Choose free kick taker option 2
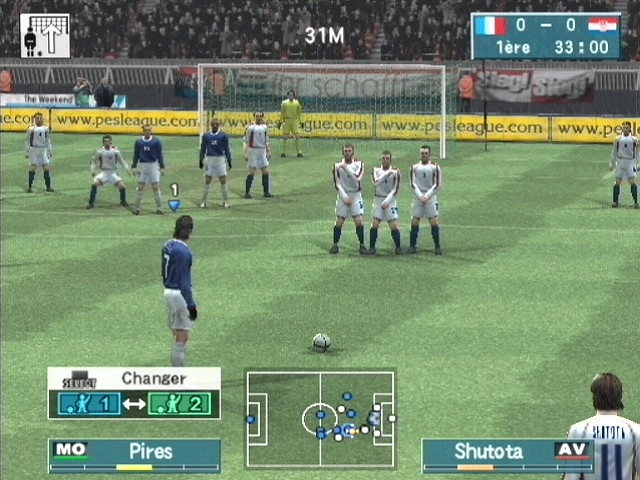 click(x=180, y=404)
